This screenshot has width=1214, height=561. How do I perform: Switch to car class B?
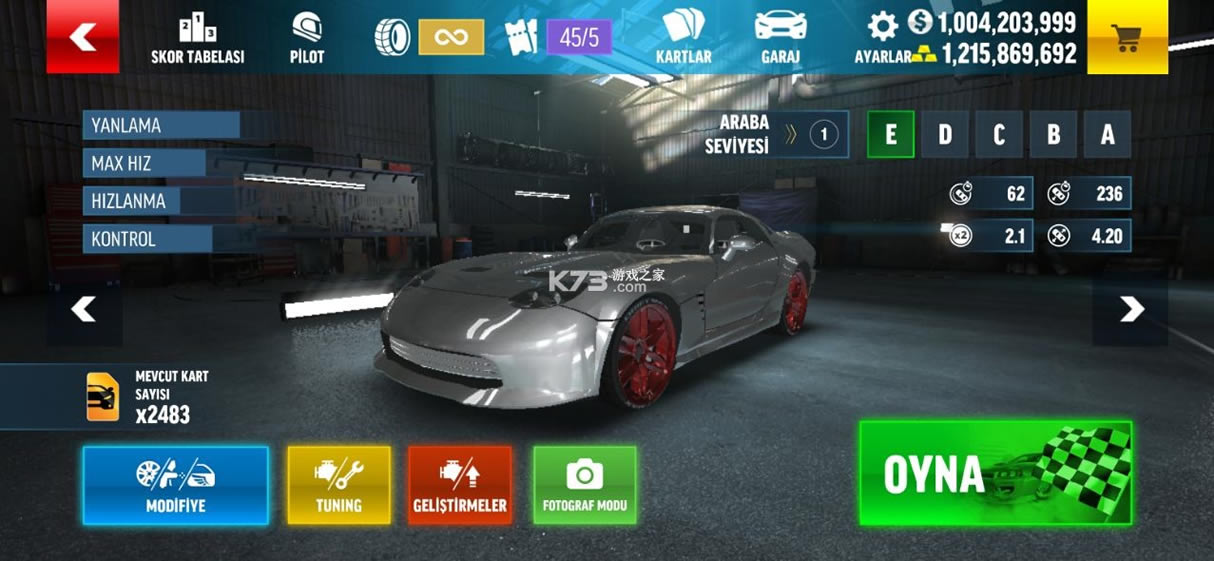point(1052,135)
